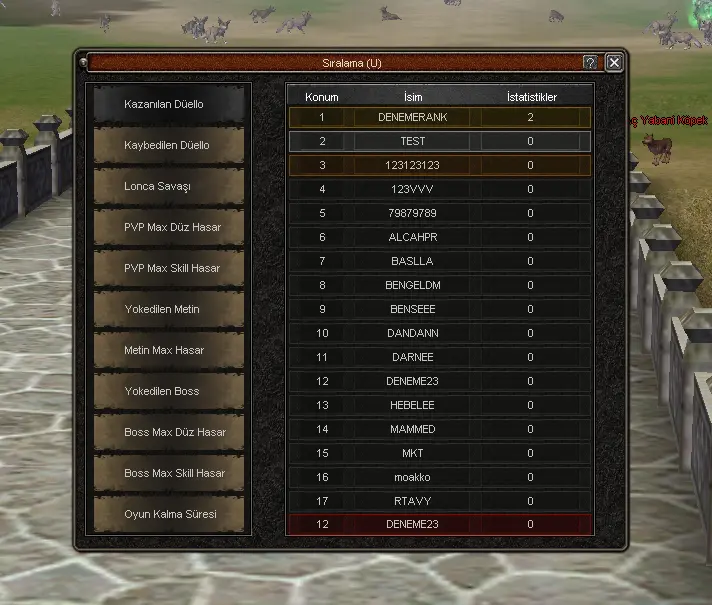Viewport: 712px width, 605px height.
Task: Click the question mark help button
Action: pos(591,62)
